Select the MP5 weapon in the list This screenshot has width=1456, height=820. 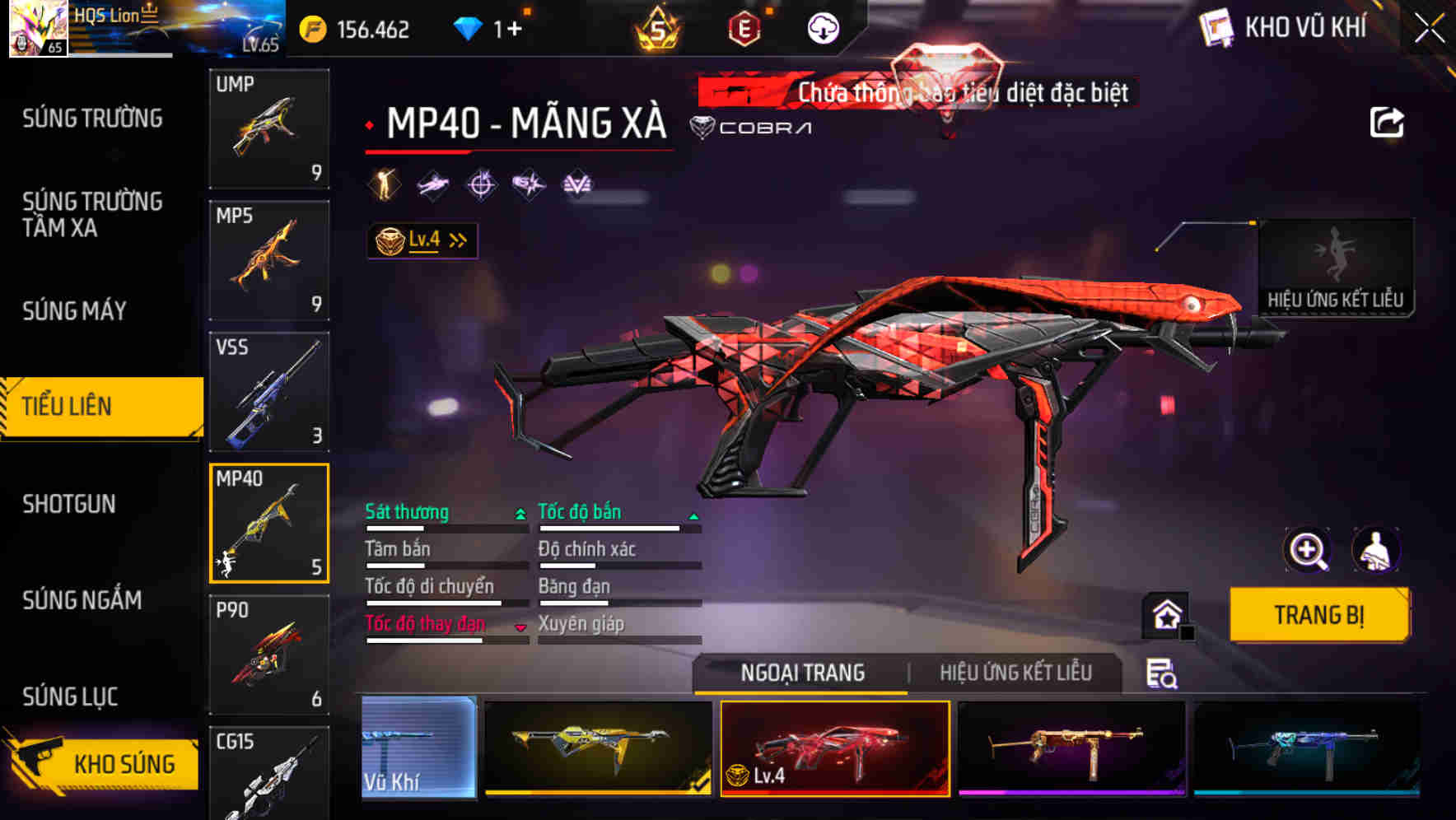(x=269, y=259)
